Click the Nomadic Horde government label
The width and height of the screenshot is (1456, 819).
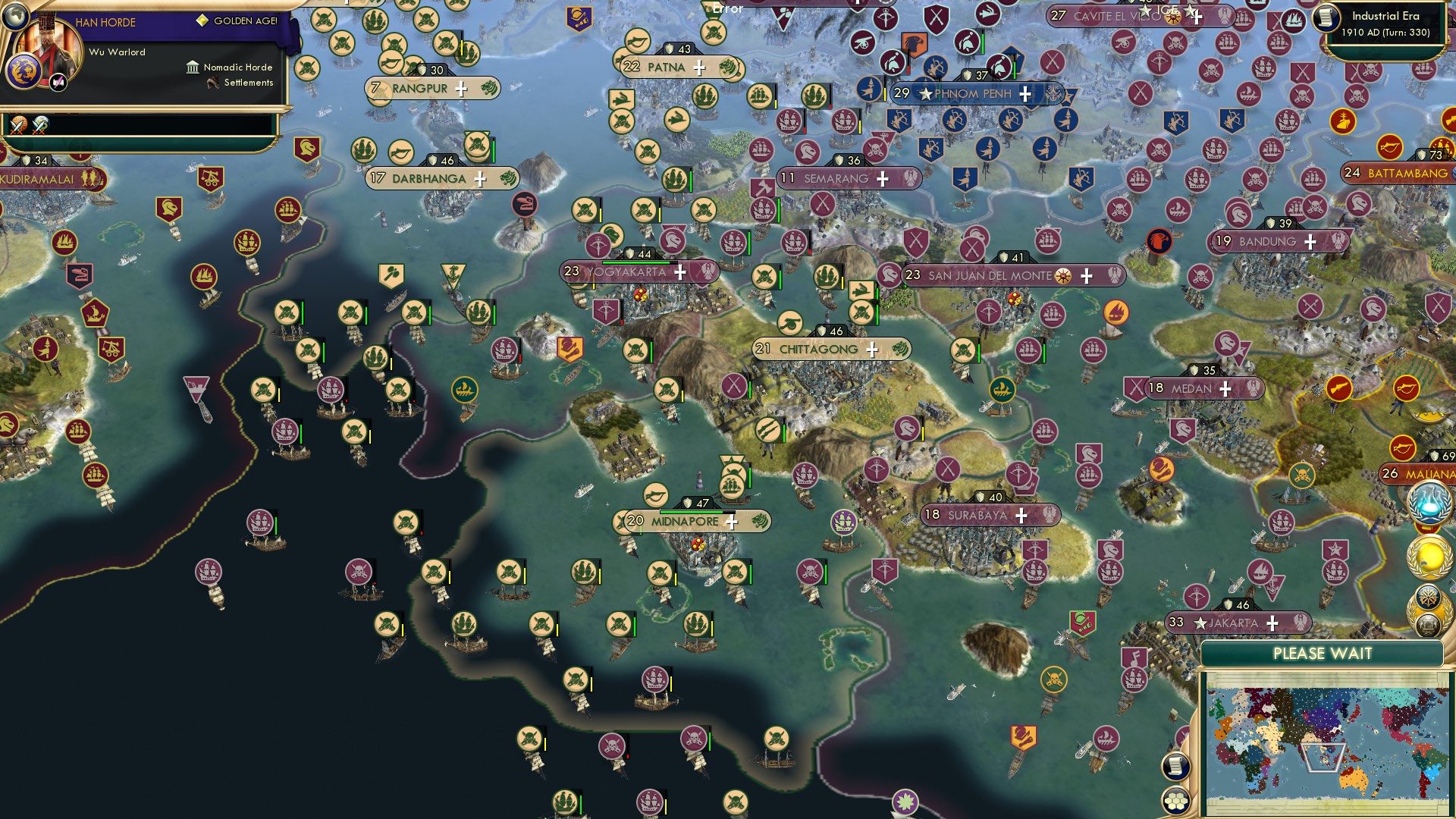point(237,67)
